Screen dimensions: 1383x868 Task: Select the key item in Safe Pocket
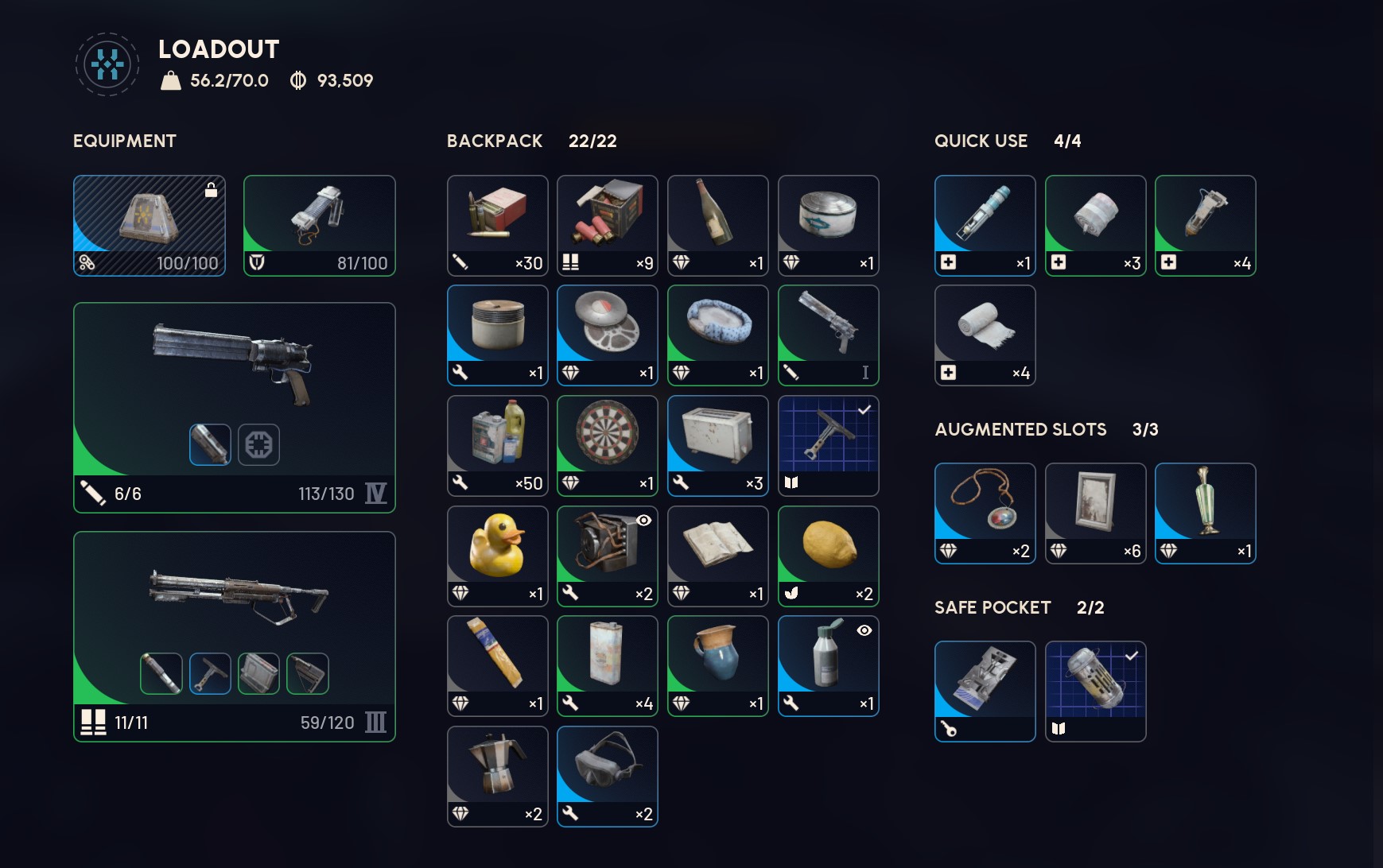985,691
